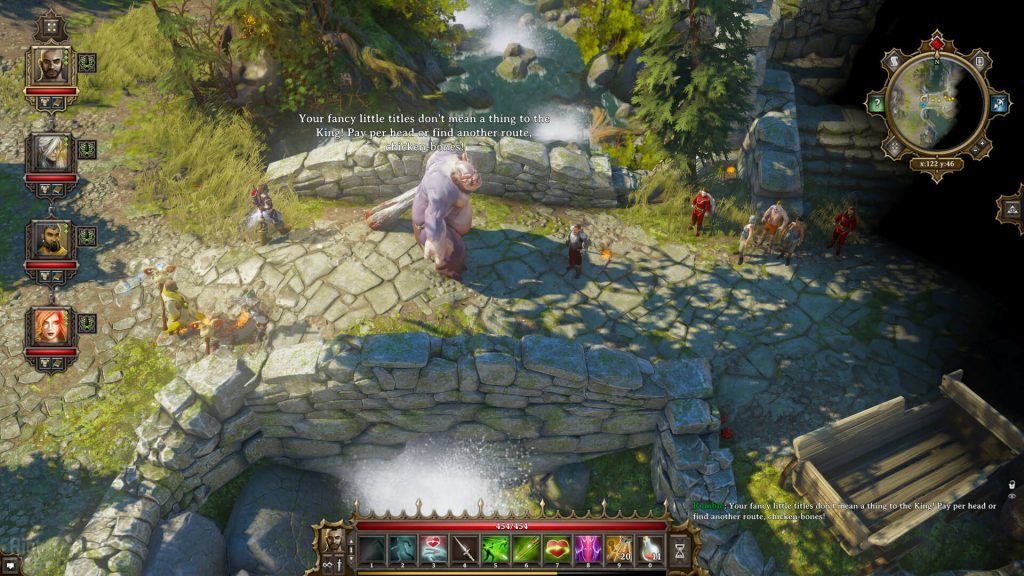Select the white-haired party member portrait
The width and height of the screenshot is (1024, 576).
[x=50, y=153]
